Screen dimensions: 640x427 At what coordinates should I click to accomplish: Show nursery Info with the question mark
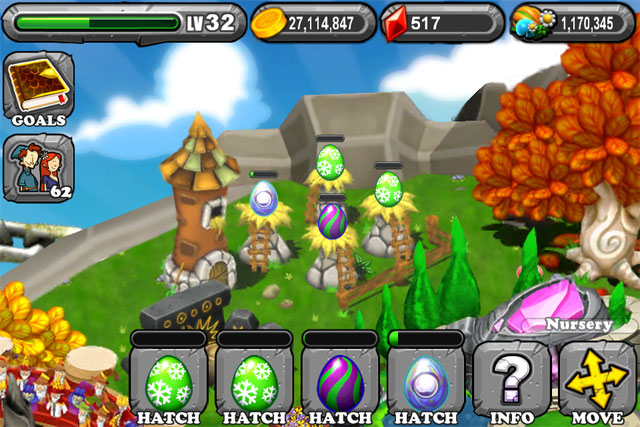click(x=510, y=384)
